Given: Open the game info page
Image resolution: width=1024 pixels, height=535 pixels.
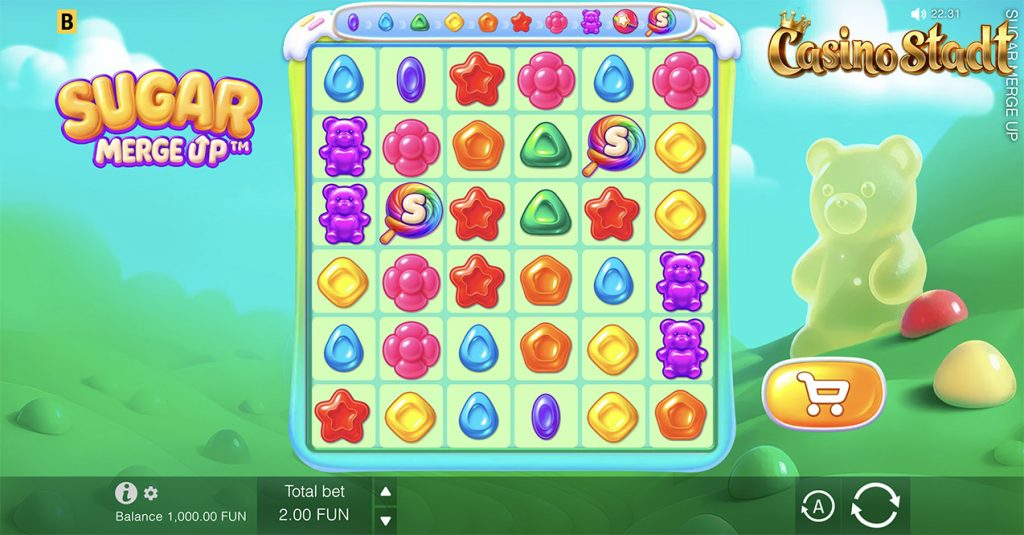Looking at the screenshot, I should [126, 492].
